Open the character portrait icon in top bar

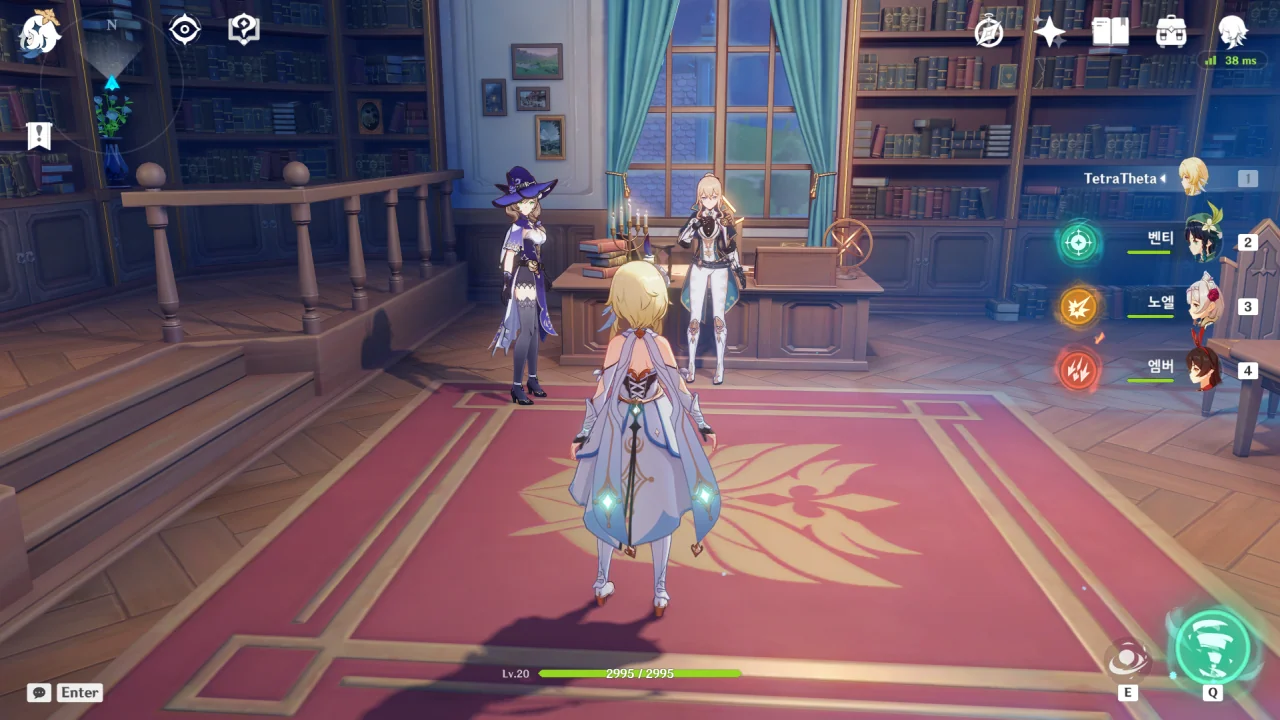[1232, 32]
